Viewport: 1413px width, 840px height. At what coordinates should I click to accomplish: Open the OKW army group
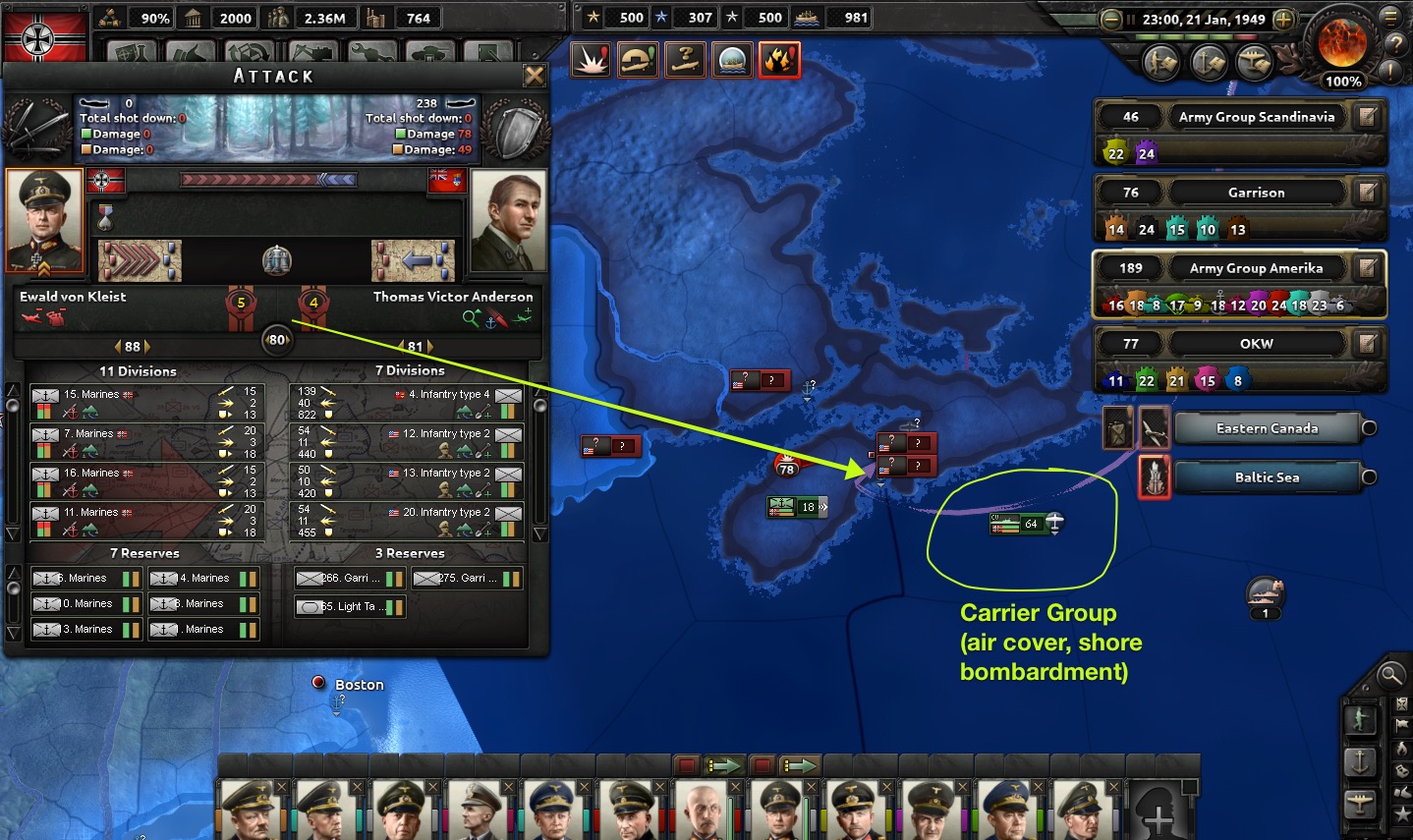click(1256, 344)
